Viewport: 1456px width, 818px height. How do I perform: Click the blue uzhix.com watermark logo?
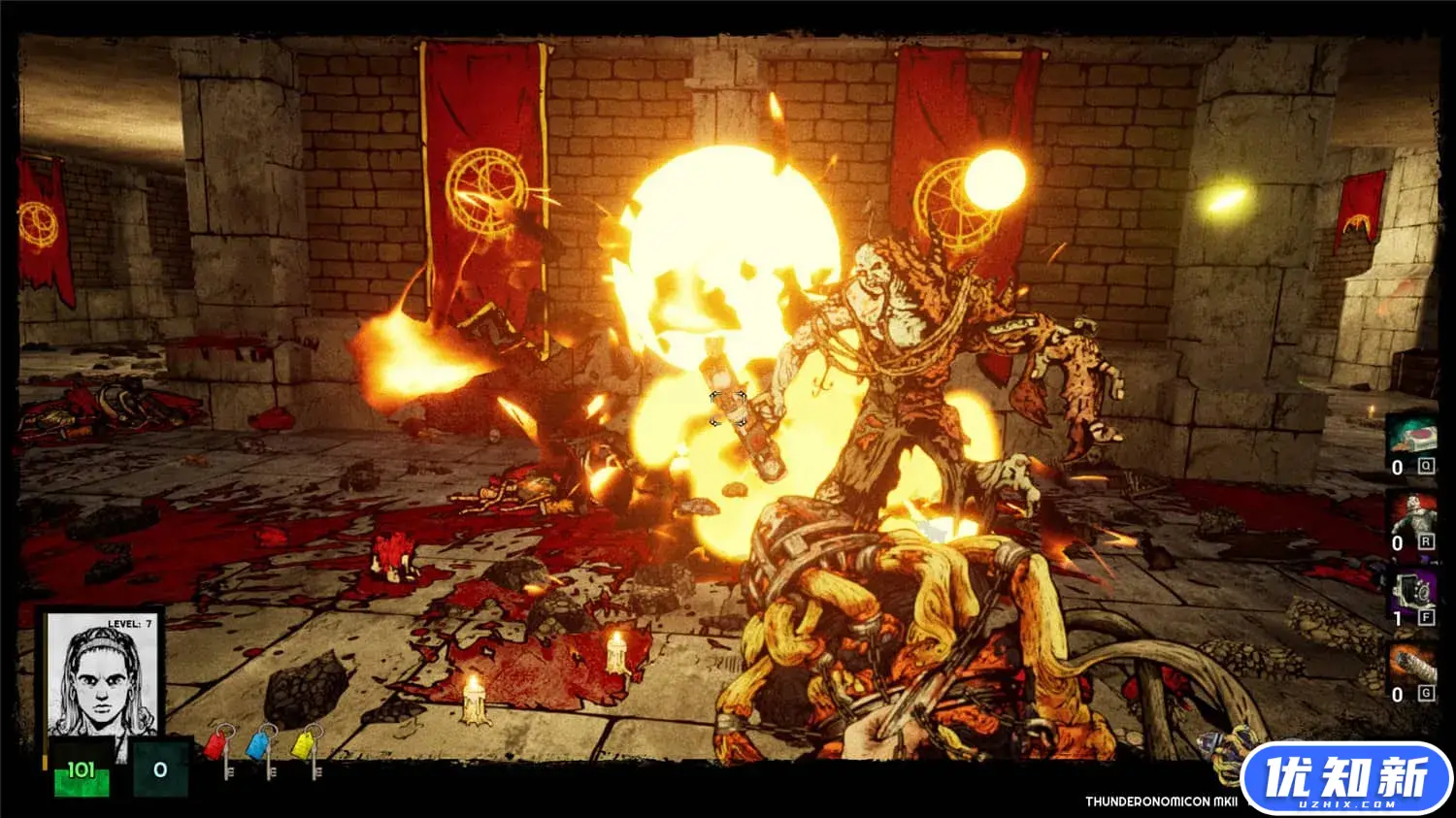point(1346,779)
